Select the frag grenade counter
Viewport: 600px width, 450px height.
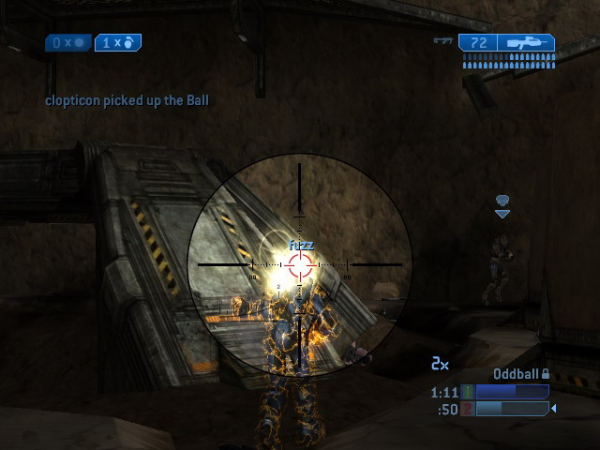(x=118, y=43)
